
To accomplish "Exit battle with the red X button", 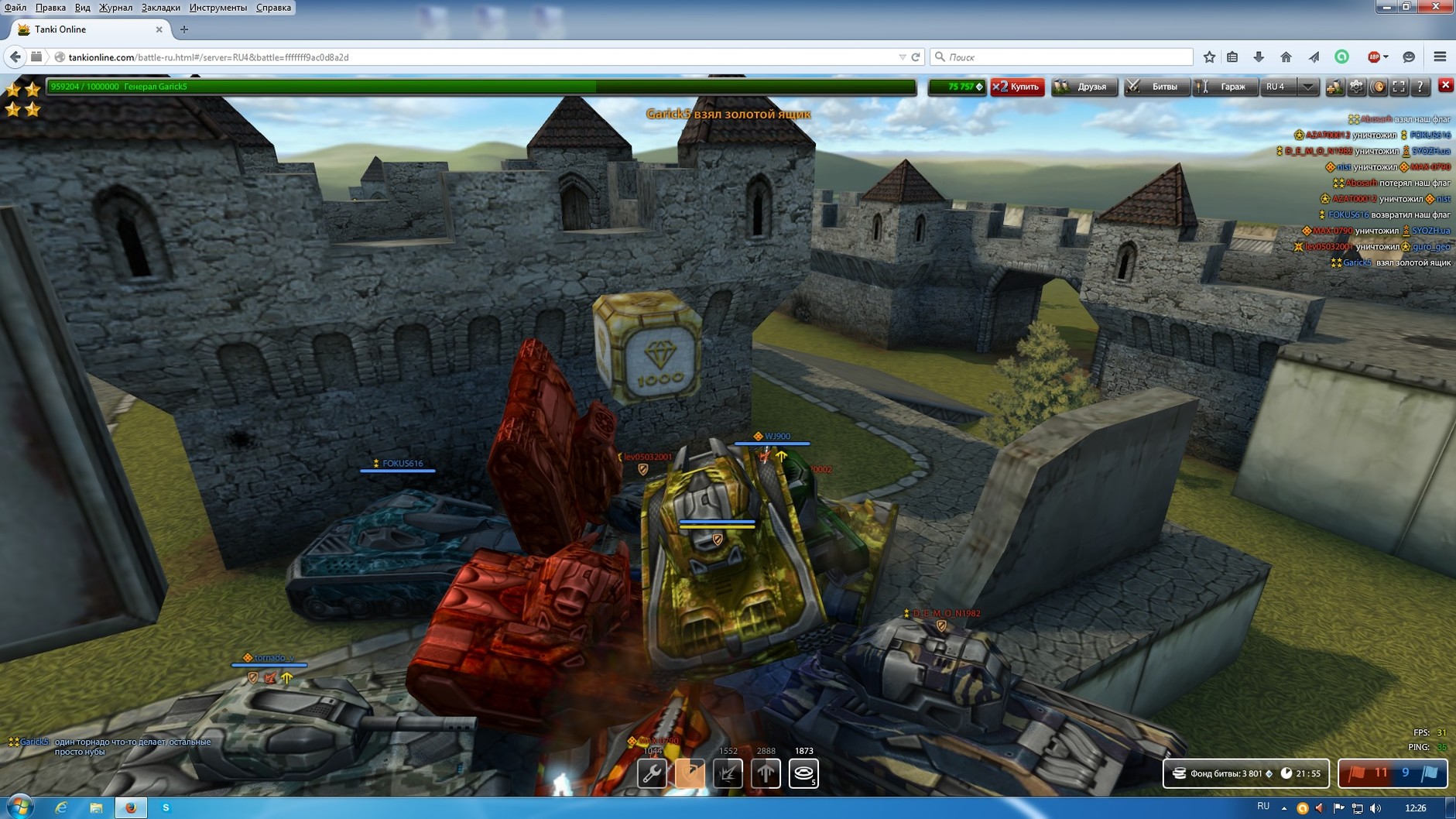I will [x=1445, y=85].
